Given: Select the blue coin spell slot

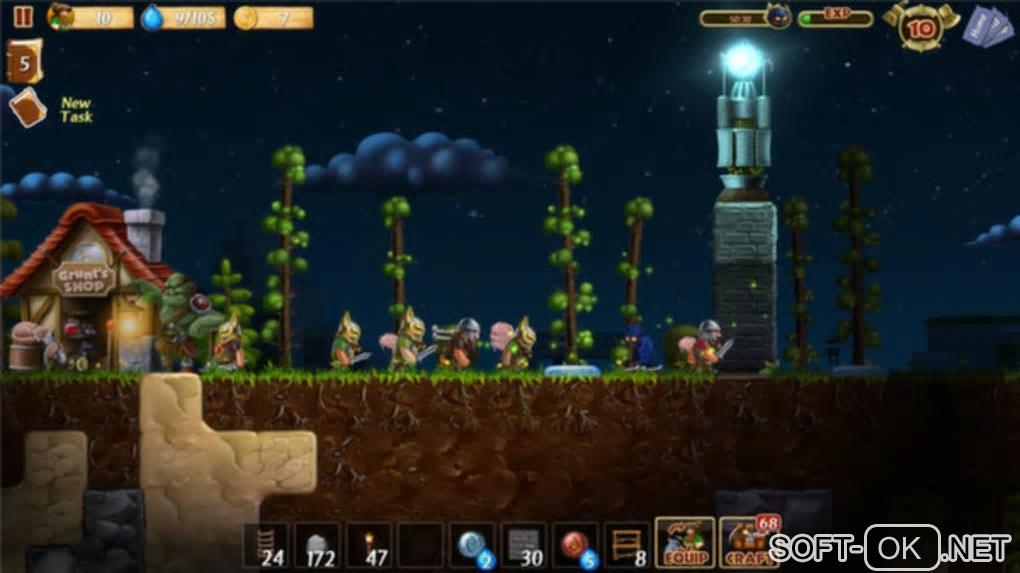Looking at the screenshot, I should 472,545.
